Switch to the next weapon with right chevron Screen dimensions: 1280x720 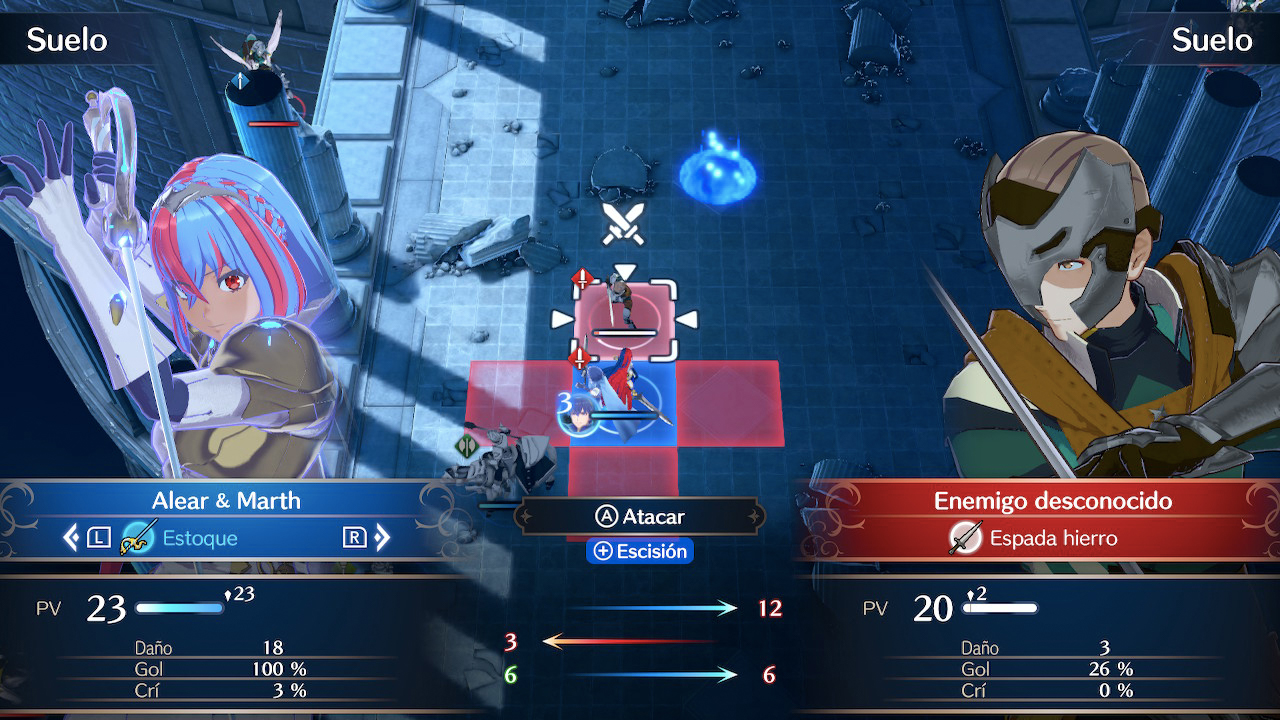382,538
